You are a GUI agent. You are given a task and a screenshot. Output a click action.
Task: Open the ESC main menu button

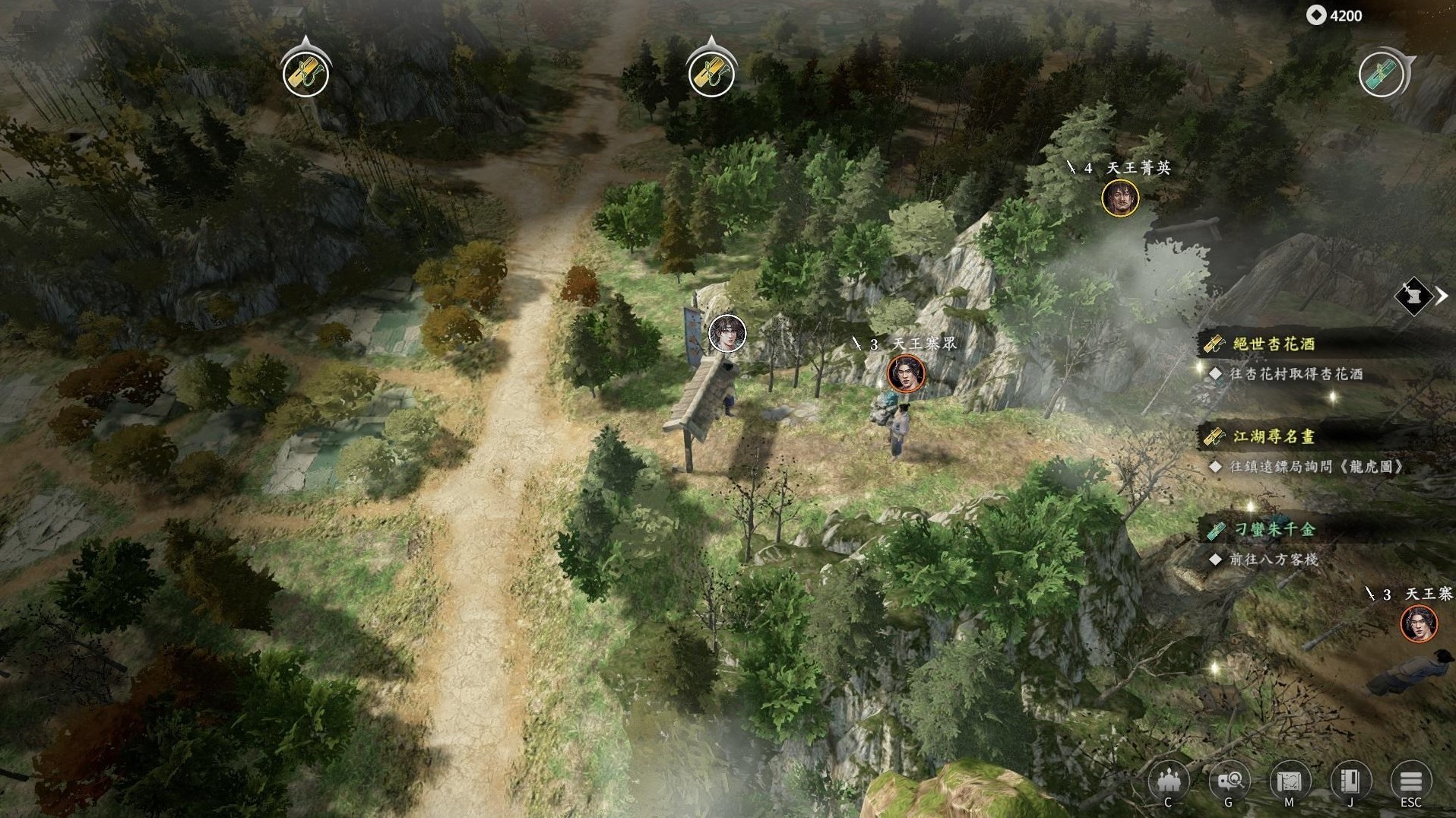point(1410,781)
